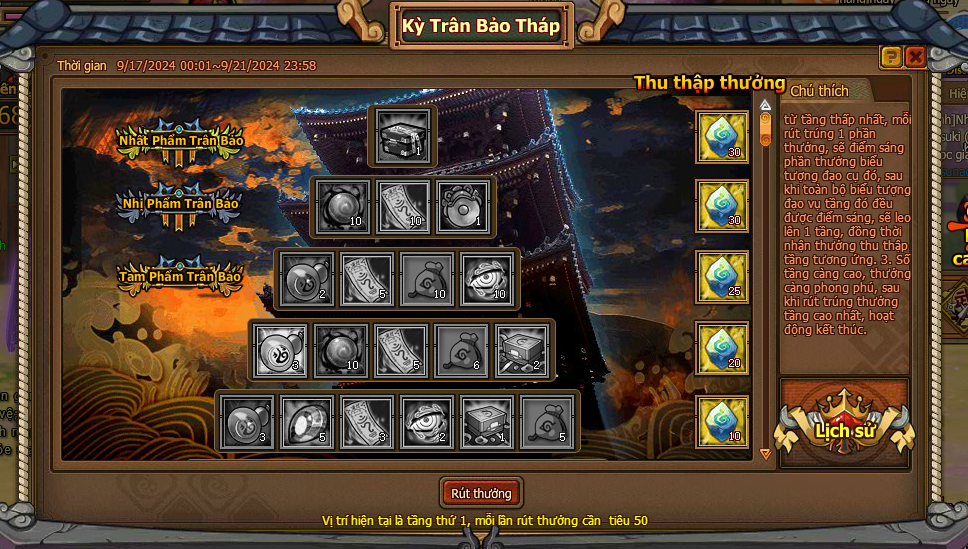Choose the gourd reward with count 2

tap(307, 279)
